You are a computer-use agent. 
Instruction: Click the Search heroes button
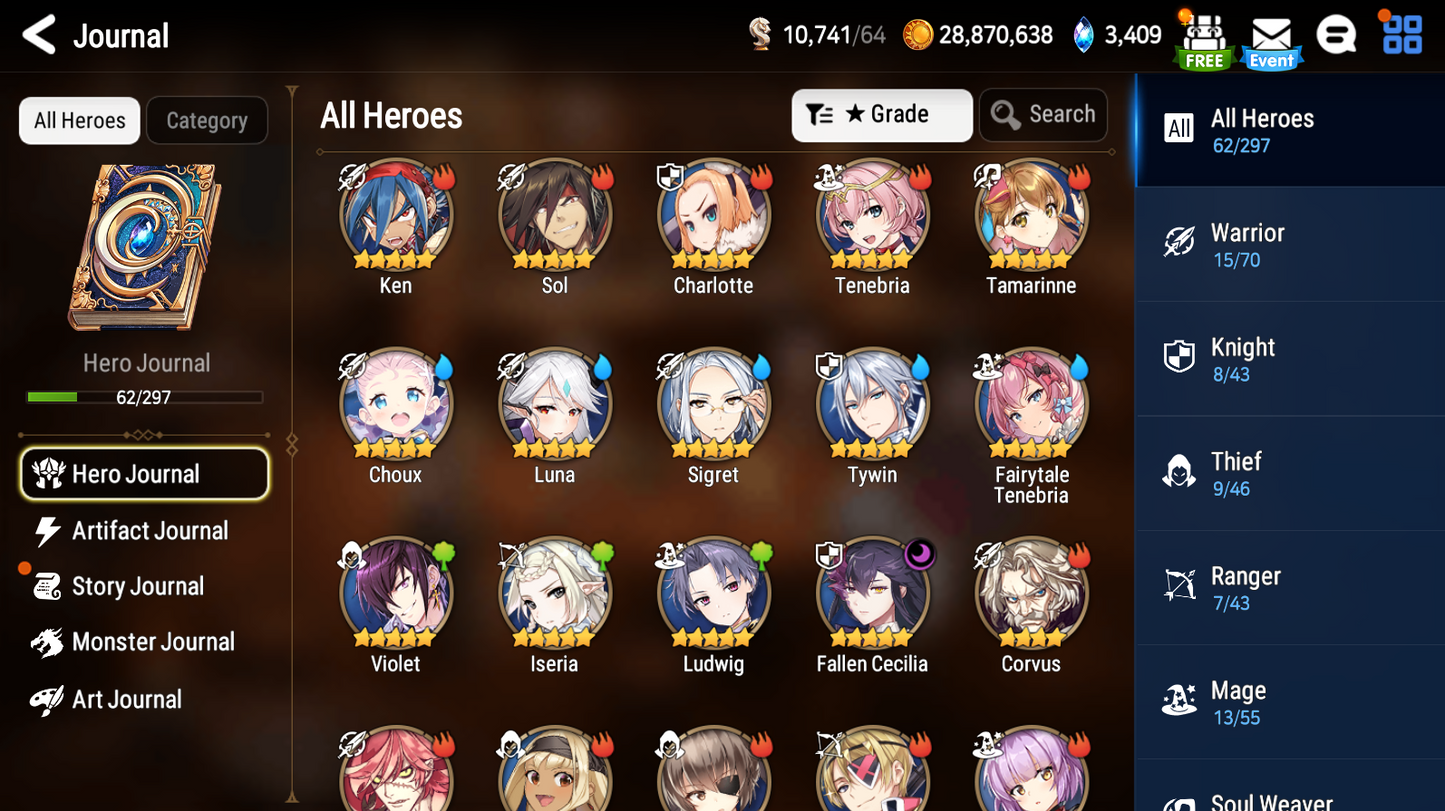coord(1043,115)
